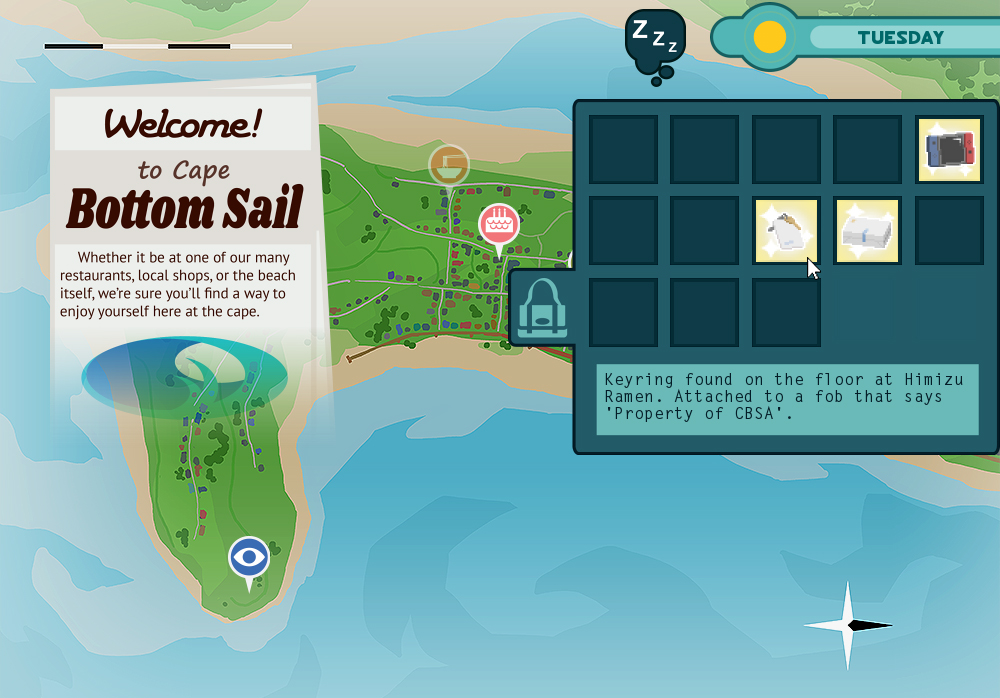Go to the blue eye map marker
This screenshot has height=698, width=1000.
(249, 558)
